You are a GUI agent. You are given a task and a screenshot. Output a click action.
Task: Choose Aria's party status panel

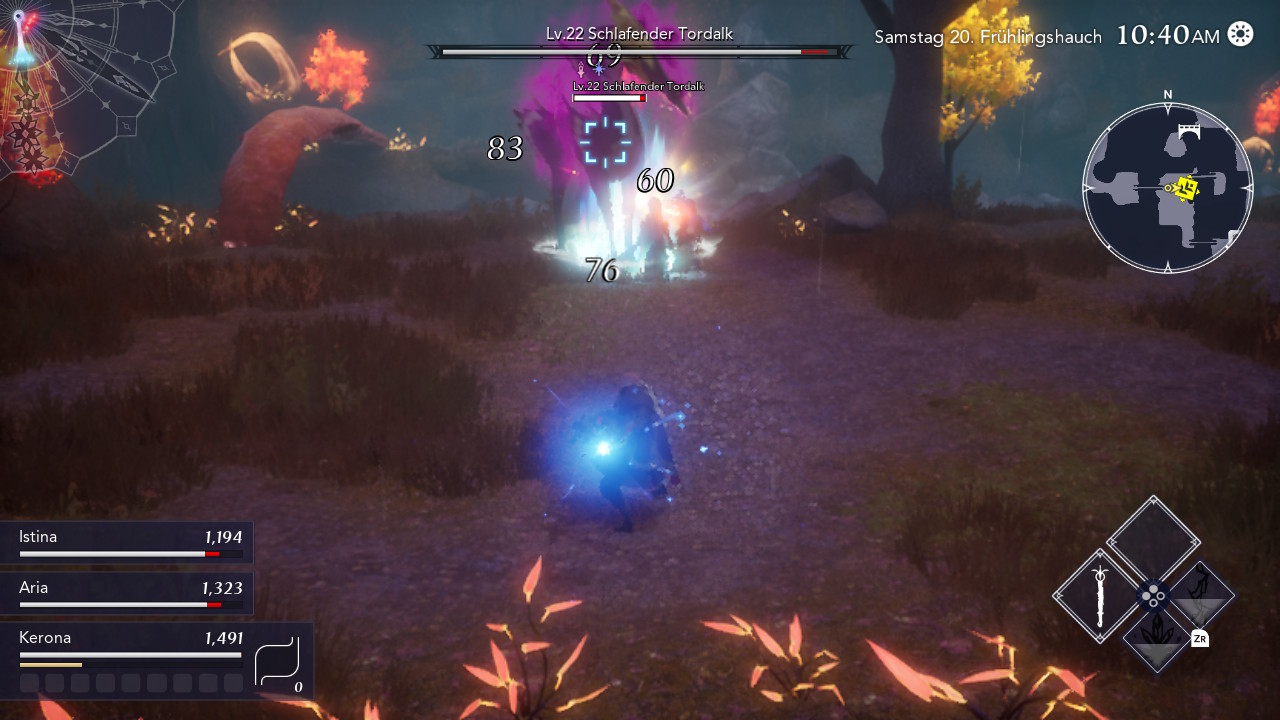point(127,593)
